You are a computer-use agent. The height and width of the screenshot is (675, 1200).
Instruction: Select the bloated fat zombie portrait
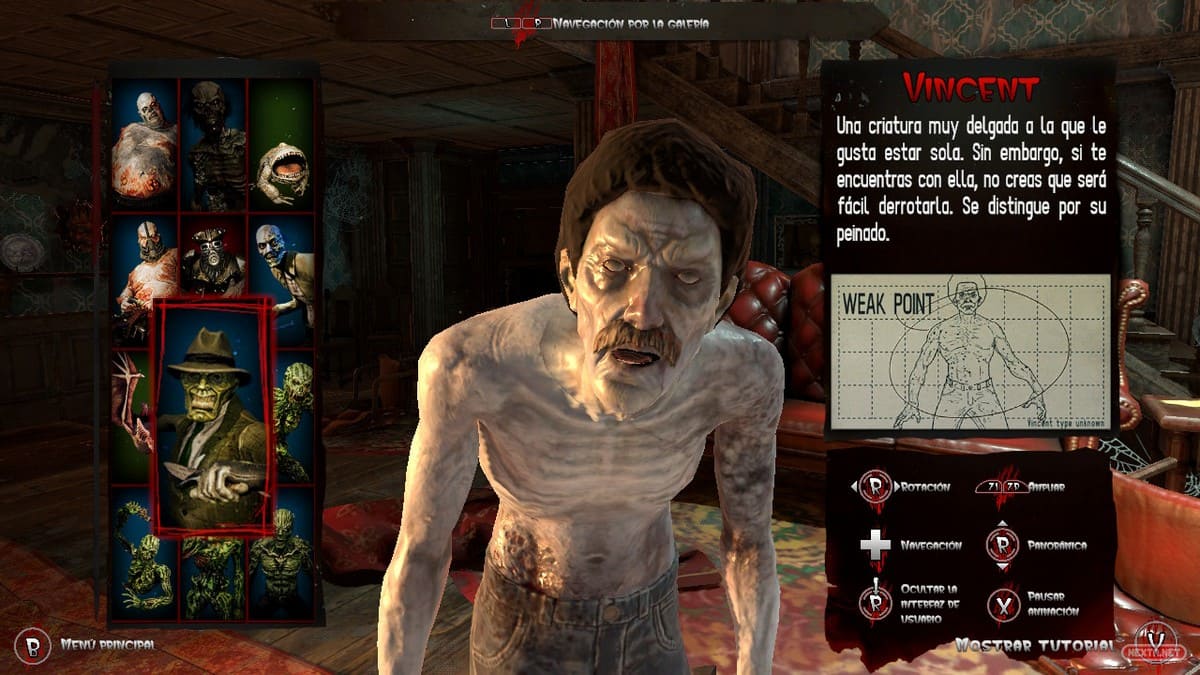click(145, 143)
